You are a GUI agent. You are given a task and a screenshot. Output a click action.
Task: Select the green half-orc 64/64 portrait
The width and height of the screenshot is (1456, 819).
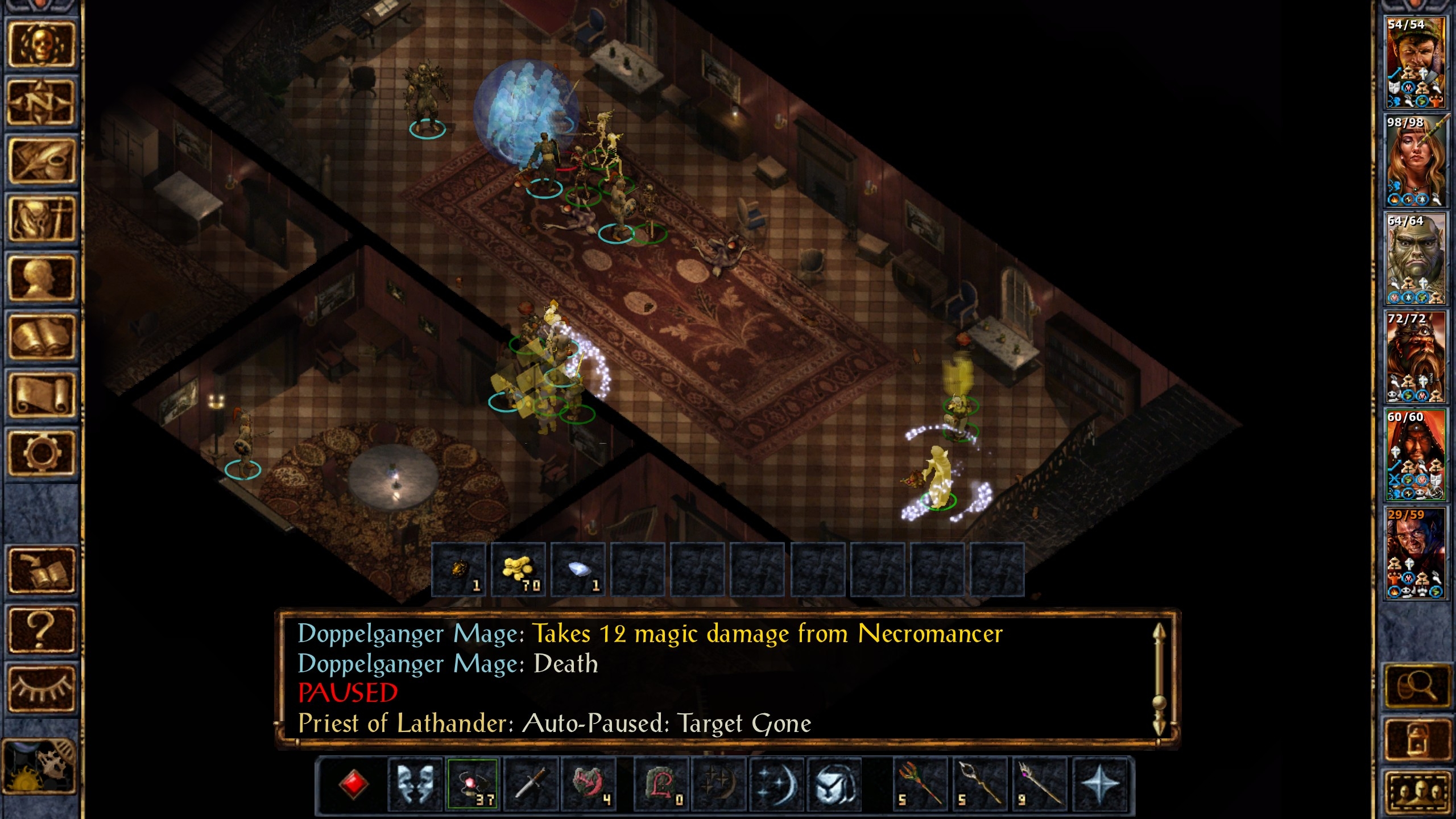click(1415, 259)
